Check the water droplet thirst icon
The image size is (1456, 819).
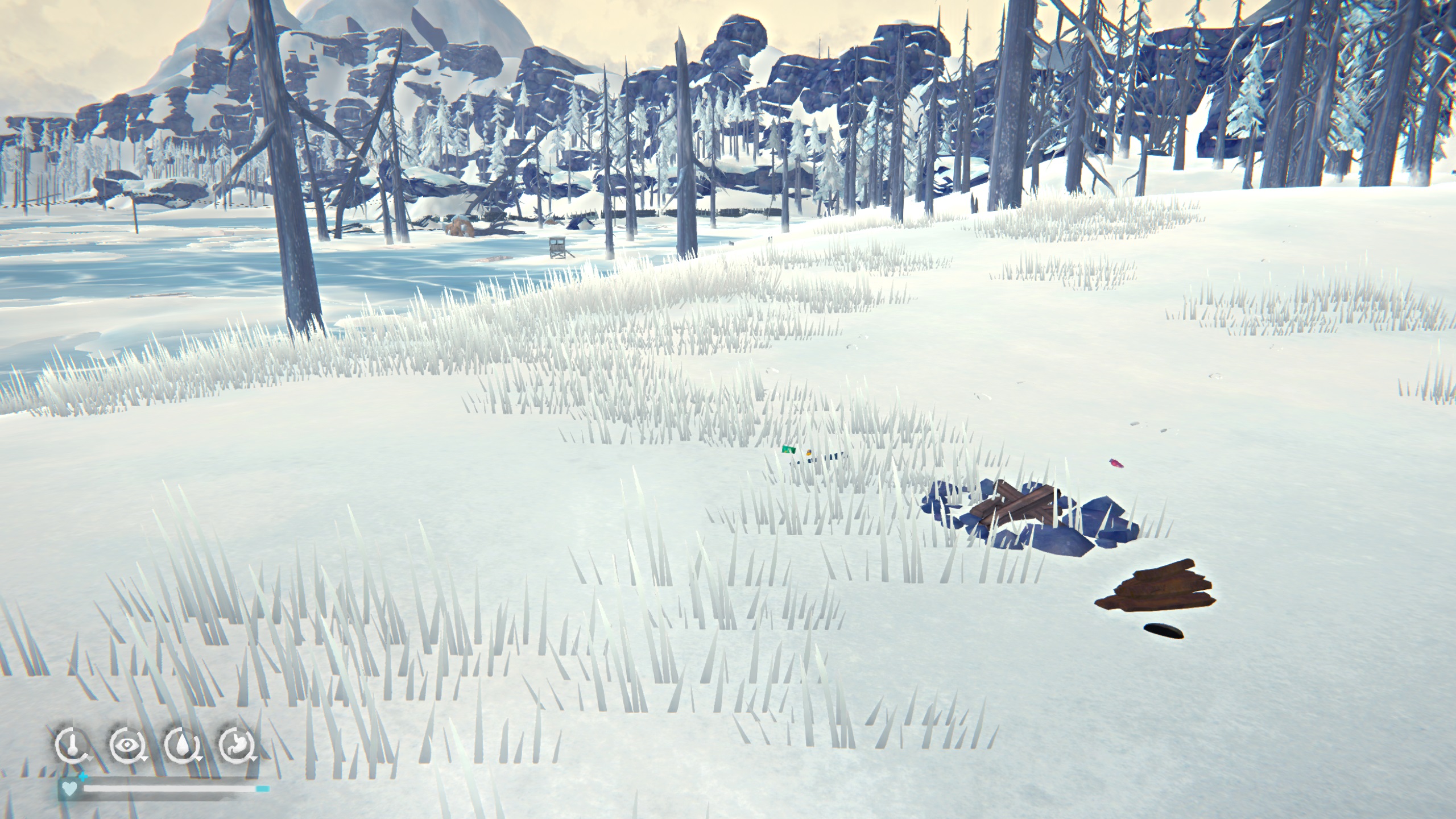tap(181, 744)
